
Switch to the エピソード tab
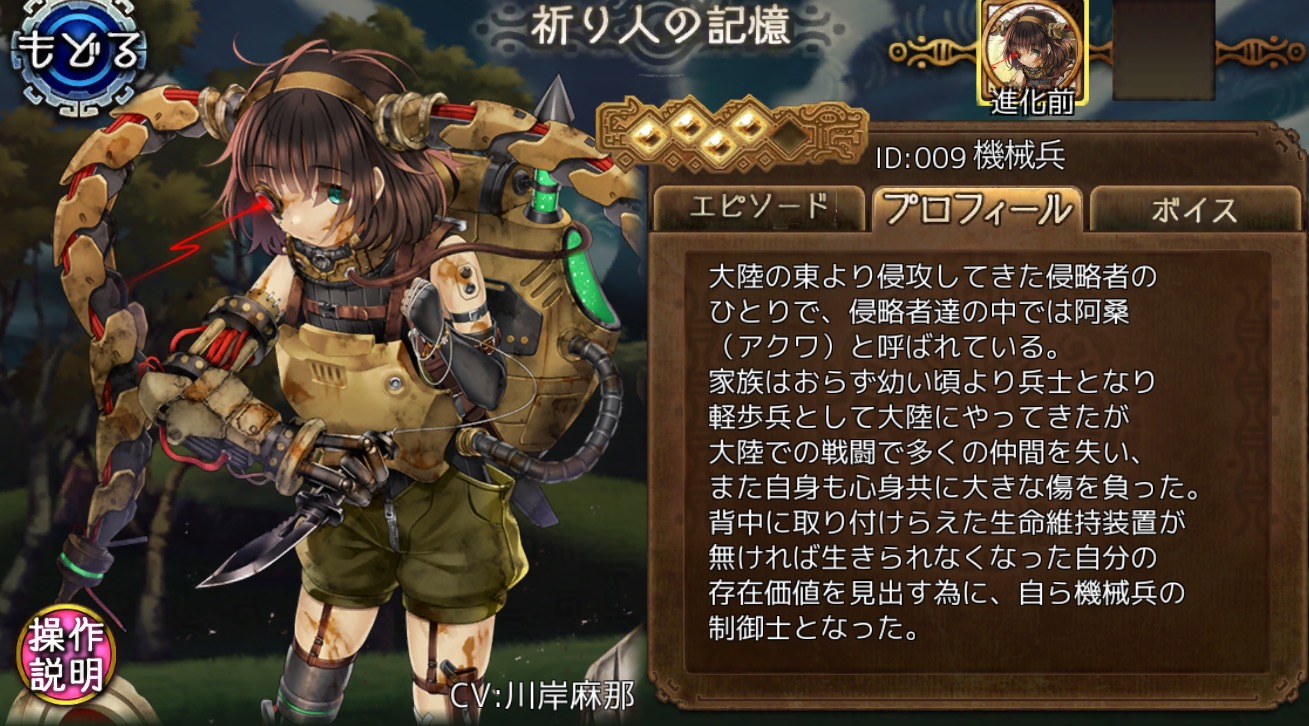[x=757, y=208]
